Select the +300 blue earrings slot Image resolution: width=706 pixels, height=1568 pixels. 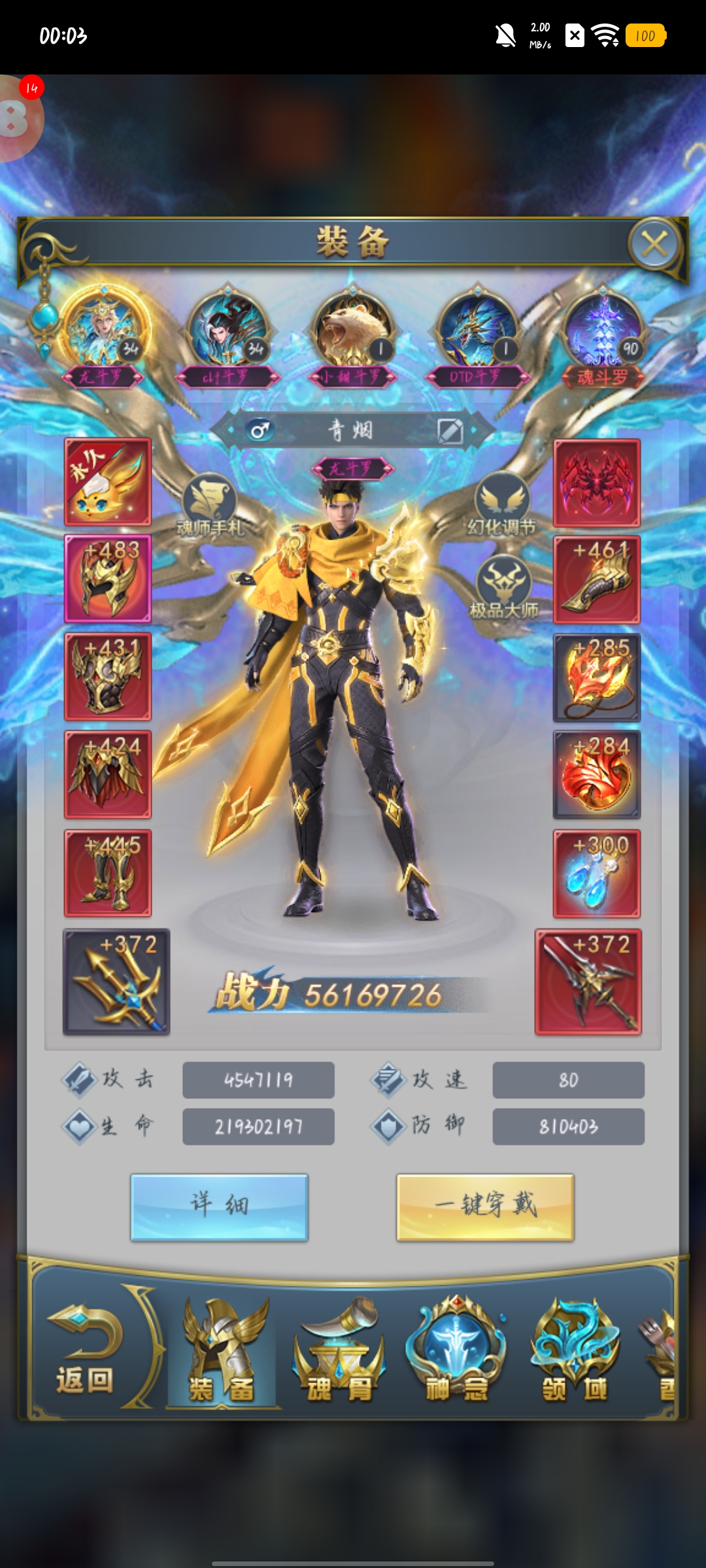(597, 874)
